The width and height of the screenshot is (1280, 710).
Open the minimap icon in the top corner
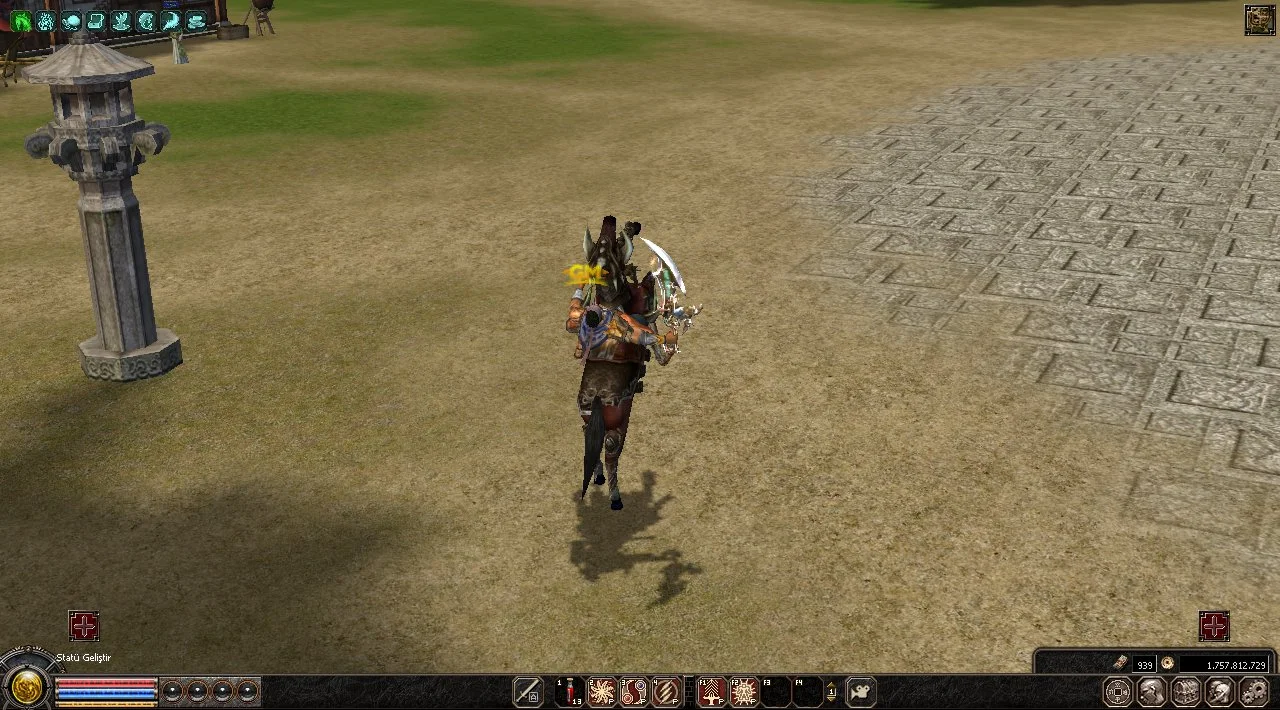point(1259,20)
